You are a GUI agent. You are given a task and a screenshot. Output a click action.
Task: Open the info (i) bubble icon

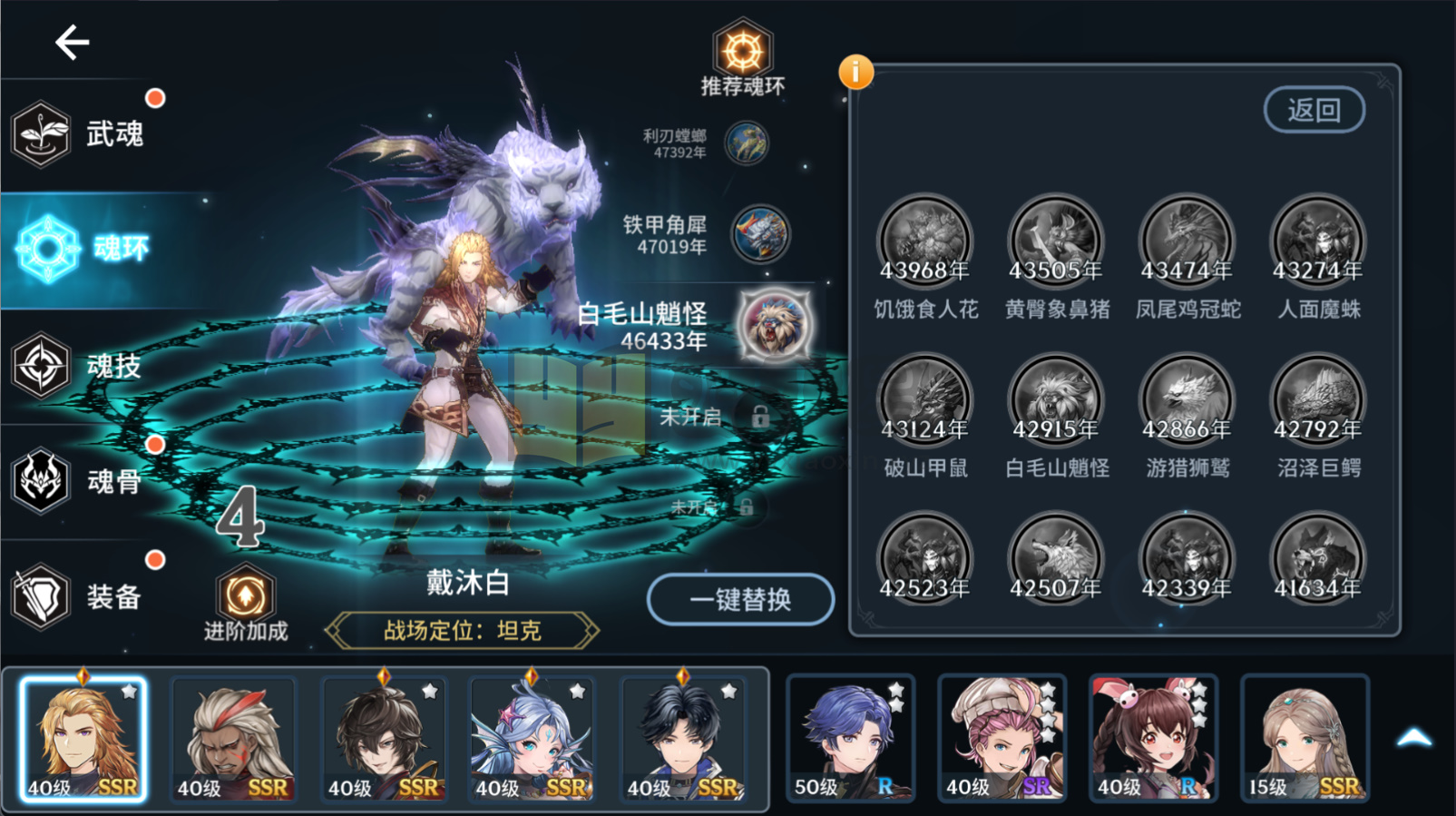point(856,72)
